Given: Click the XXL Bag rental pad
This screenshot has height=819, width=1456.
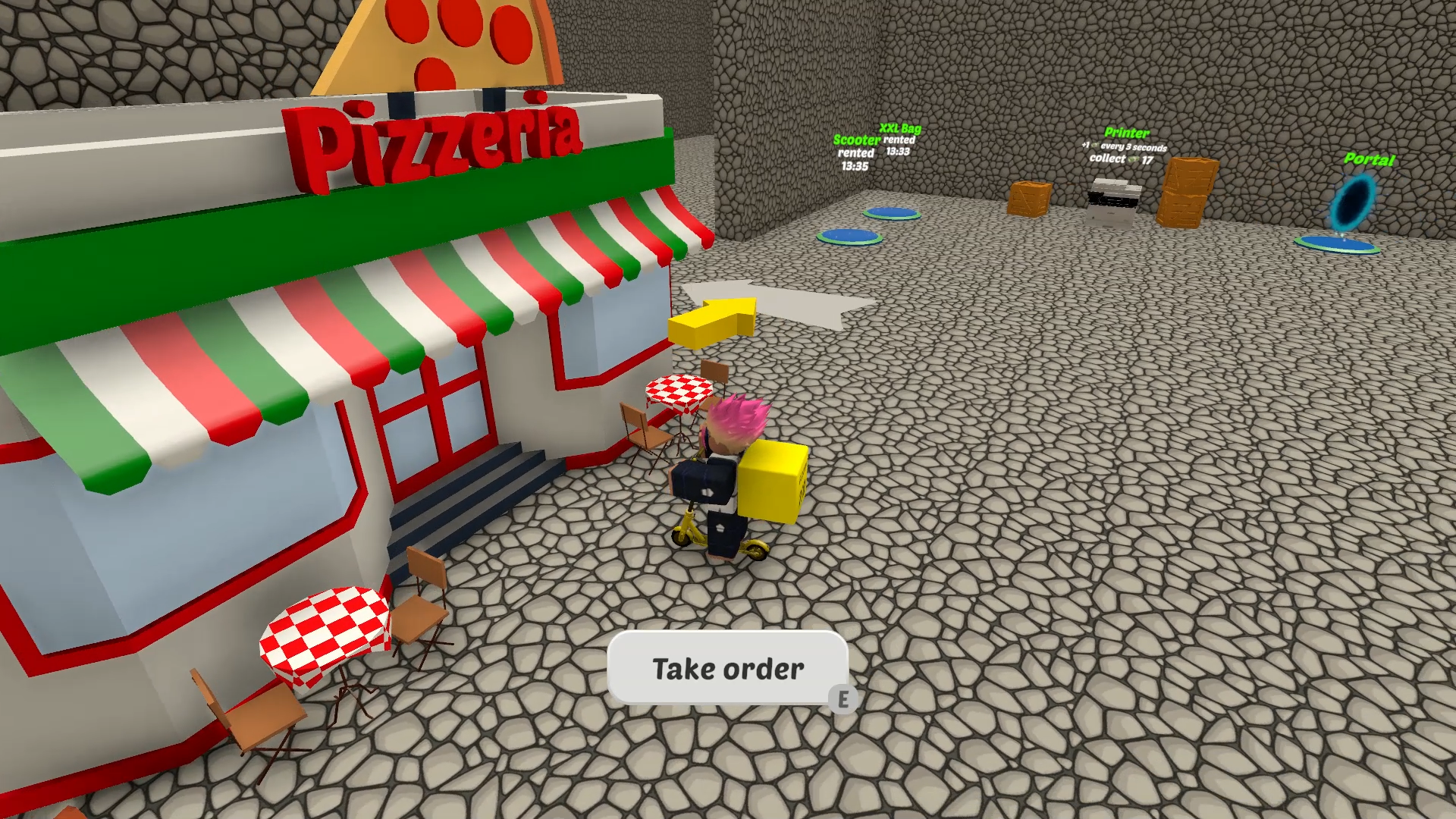Looking at the screenshot, I should 891,215.
